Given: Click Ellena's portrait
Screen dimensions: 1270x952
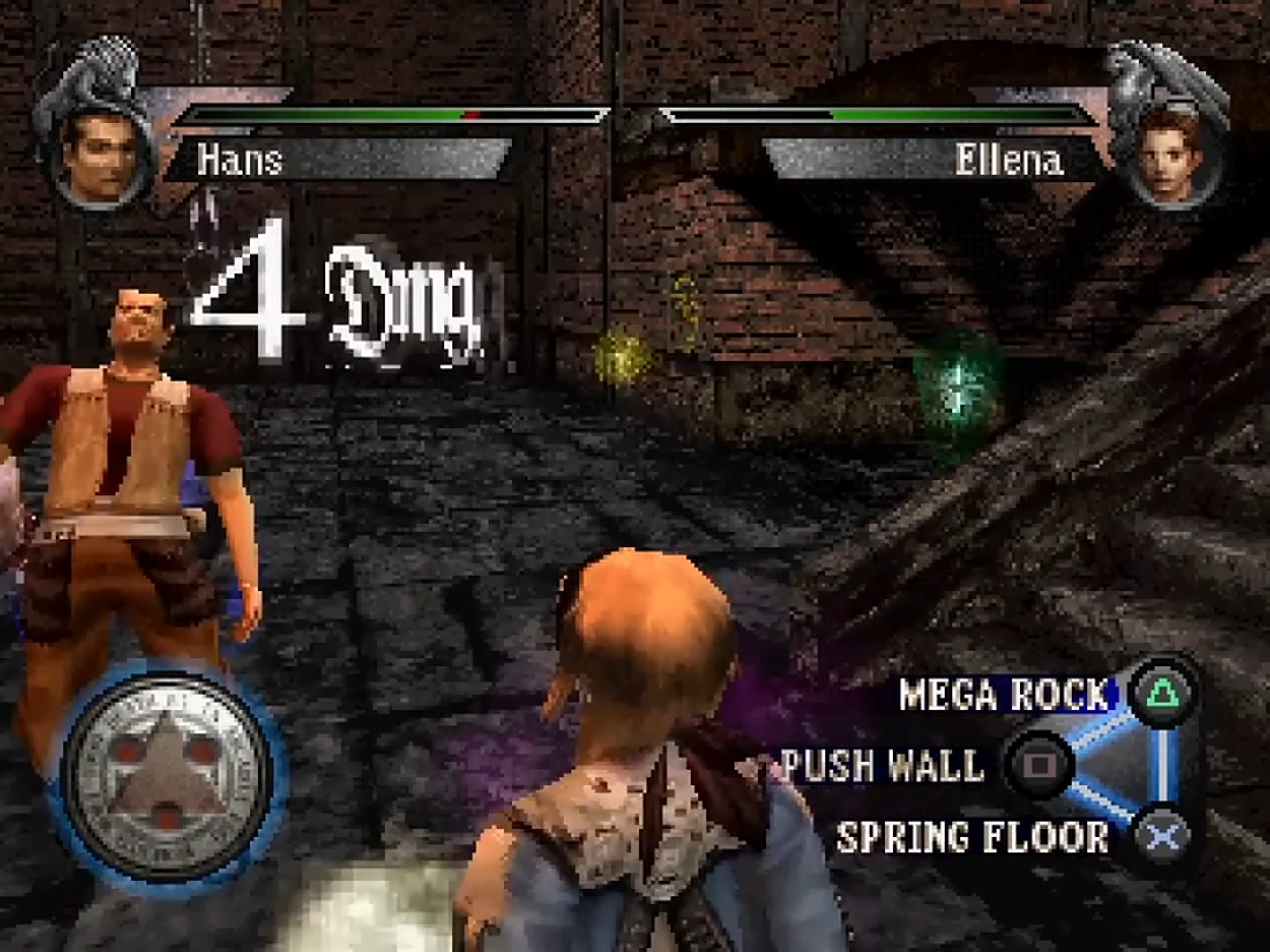Looking at the screenshot, I should (x=1173, y=158).
